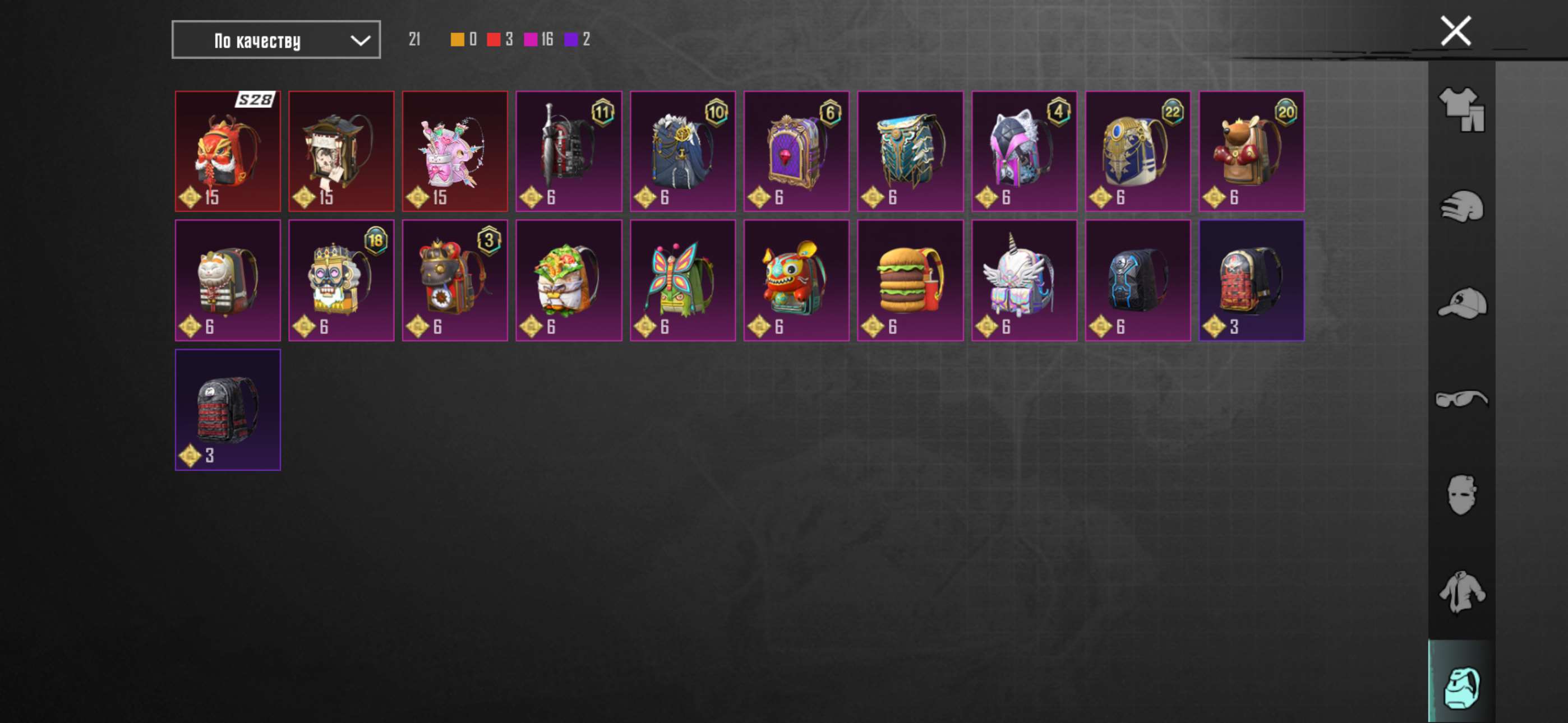Select the black backpack with blue glow
1568x723 pixels.
pyautogui.click(x=1138, y=281)
